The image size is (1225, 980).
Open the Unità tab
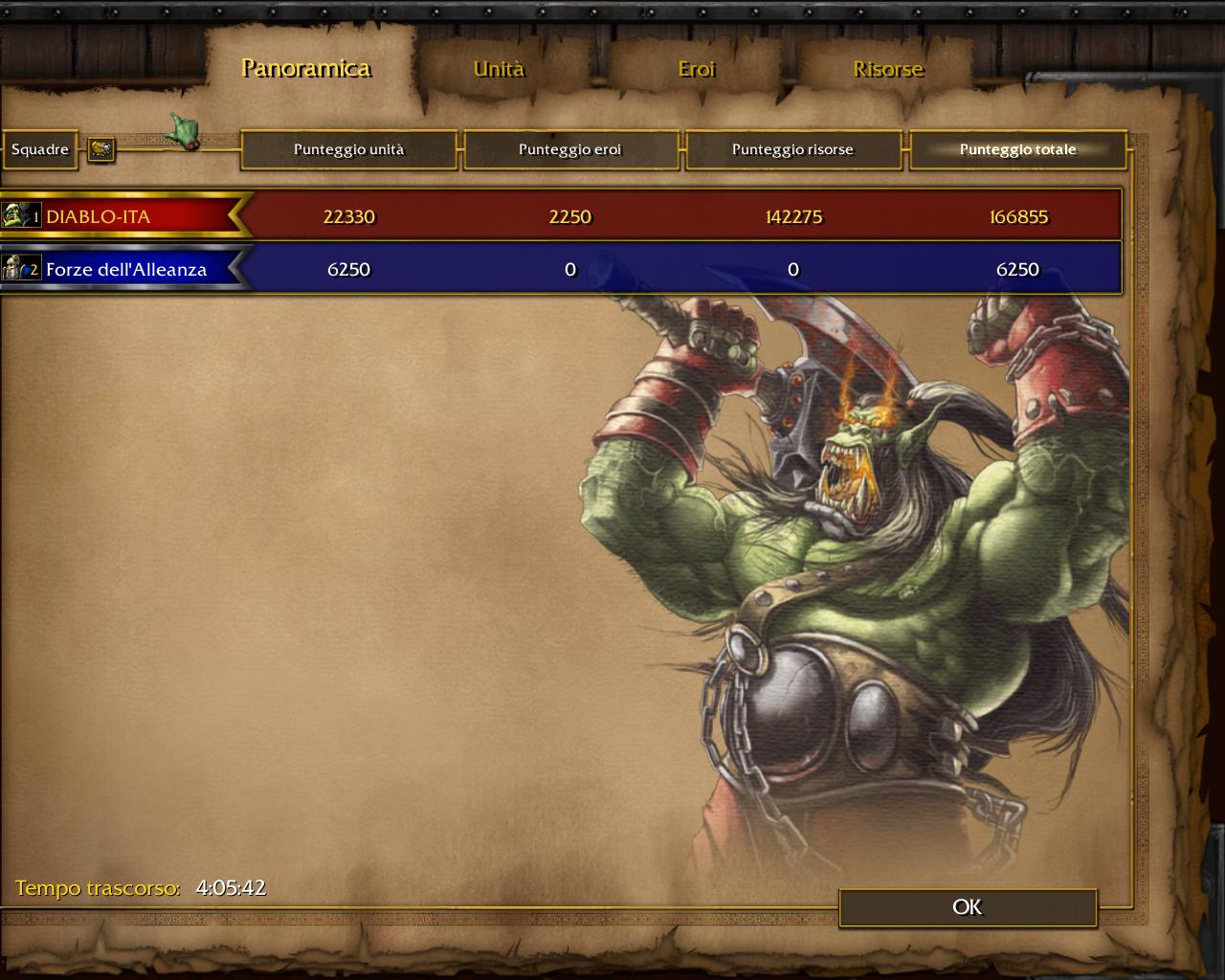[499, 69]
